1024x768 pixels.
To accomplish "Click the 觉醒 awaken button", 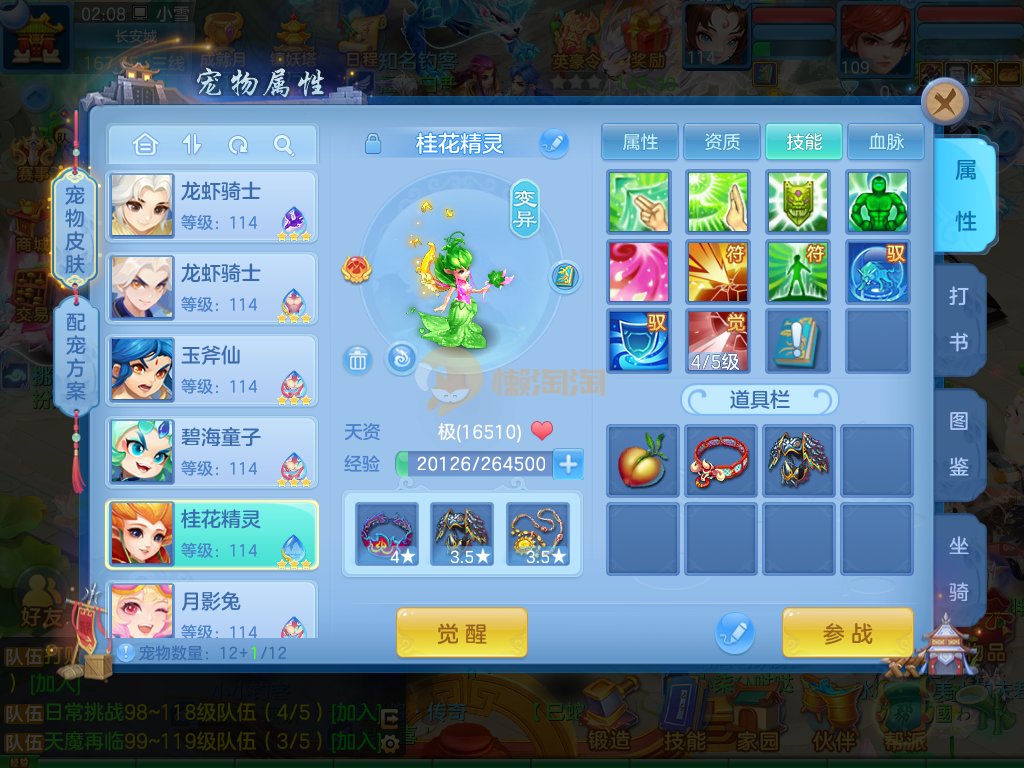I will click(x=461, y=632).
